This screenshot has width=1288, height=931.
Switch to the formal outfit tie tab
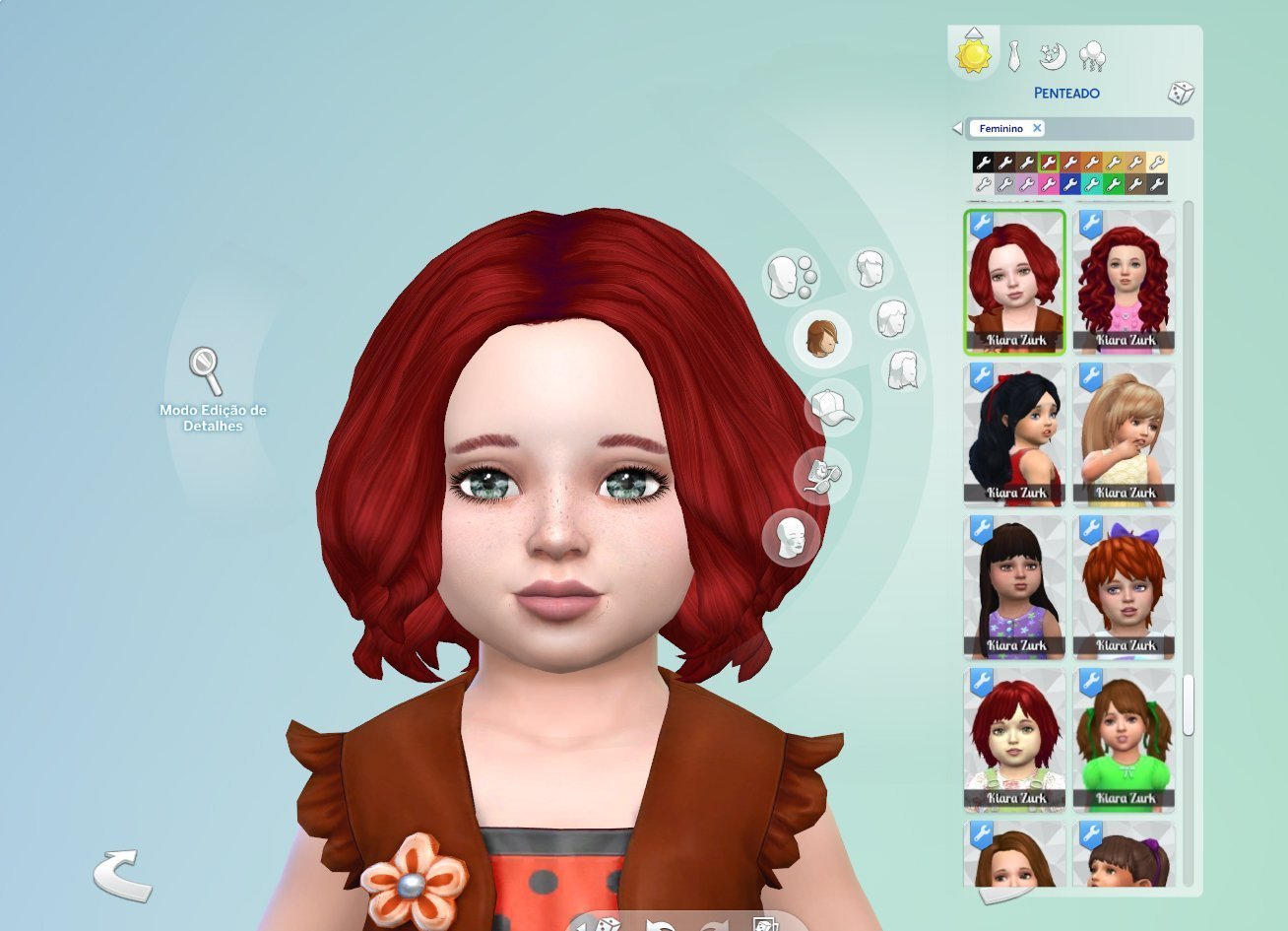click(1014, 56)
